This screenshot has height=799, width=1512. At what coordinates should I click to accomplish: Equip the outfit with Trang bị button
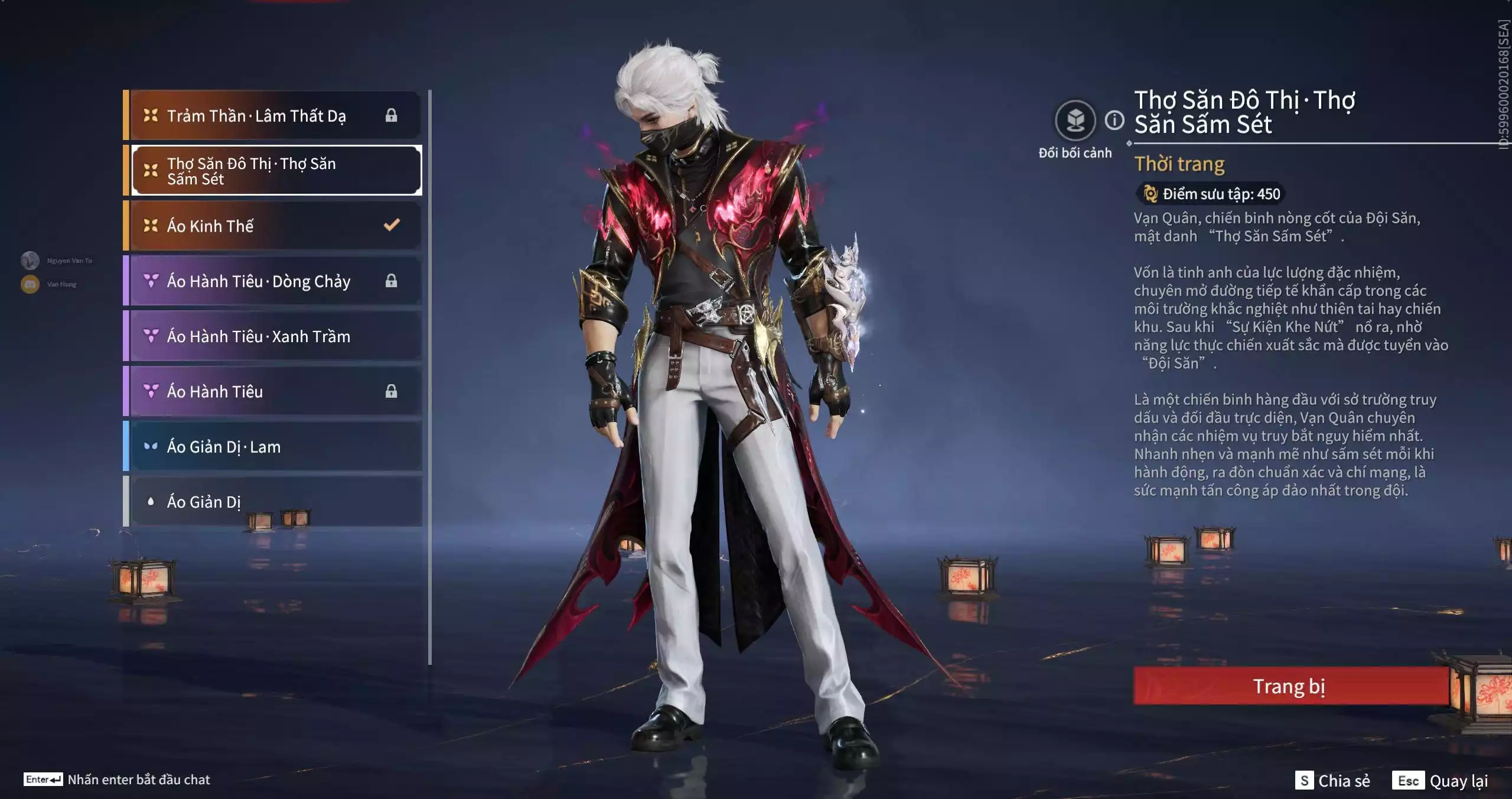coord(1290,686)
